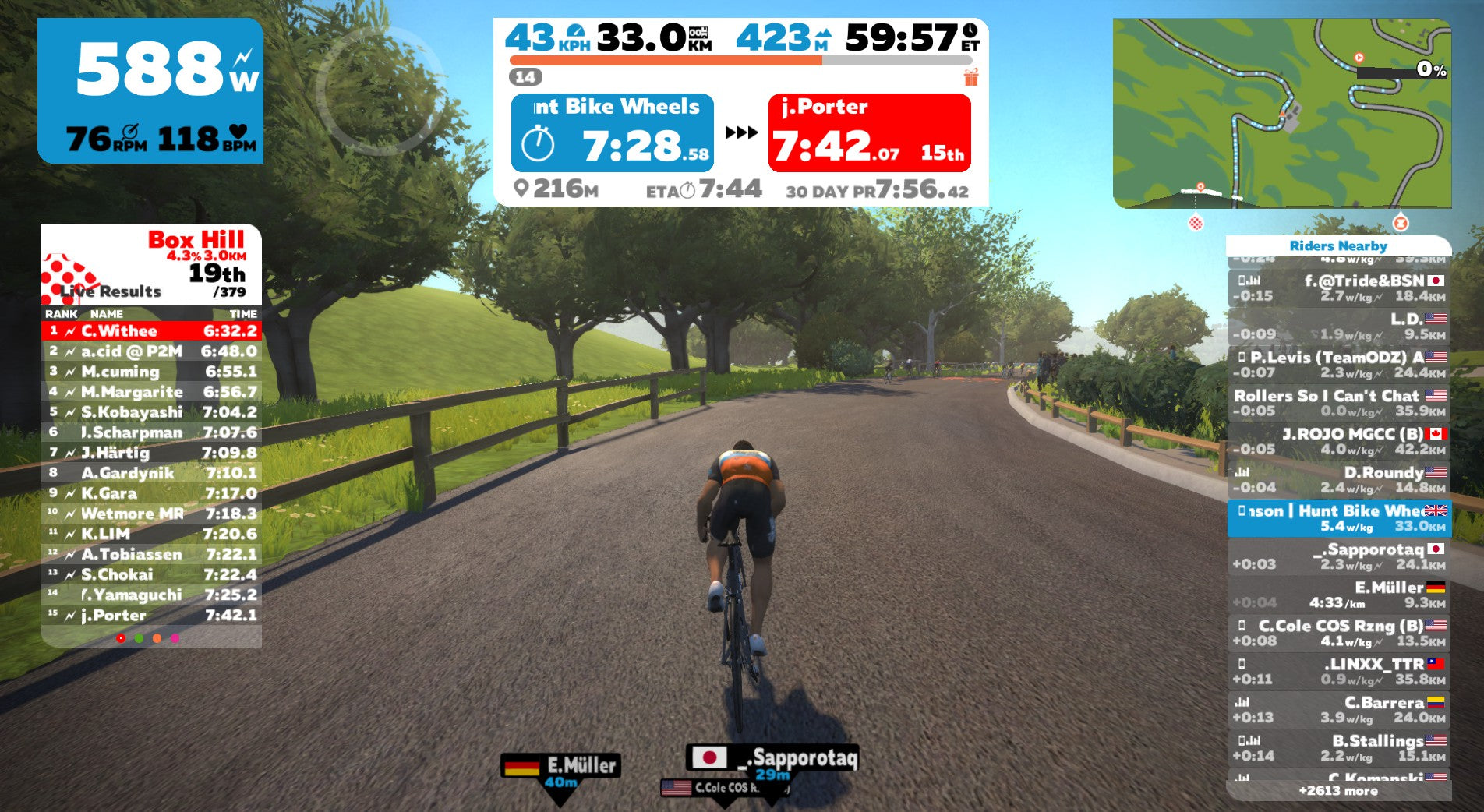1484x812 pixels.
Task: Pick P.Levis (TeamODZ) from nearby riders
Action: (1338, 365)
